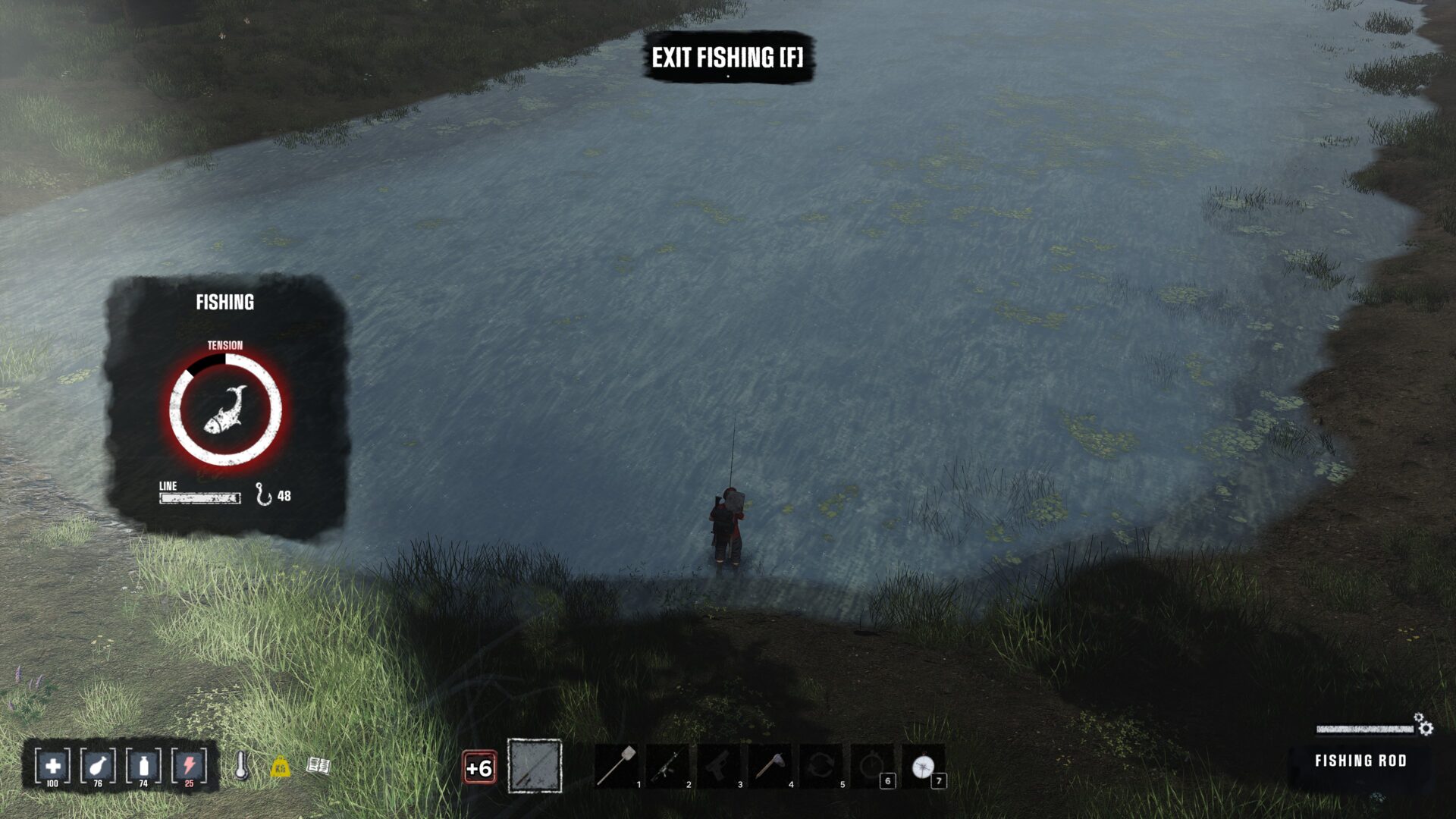This screenshot has height=819, width=1456.
Task: Select the health cross status icon
Action: pyautogui.click(x=52, y=766)
